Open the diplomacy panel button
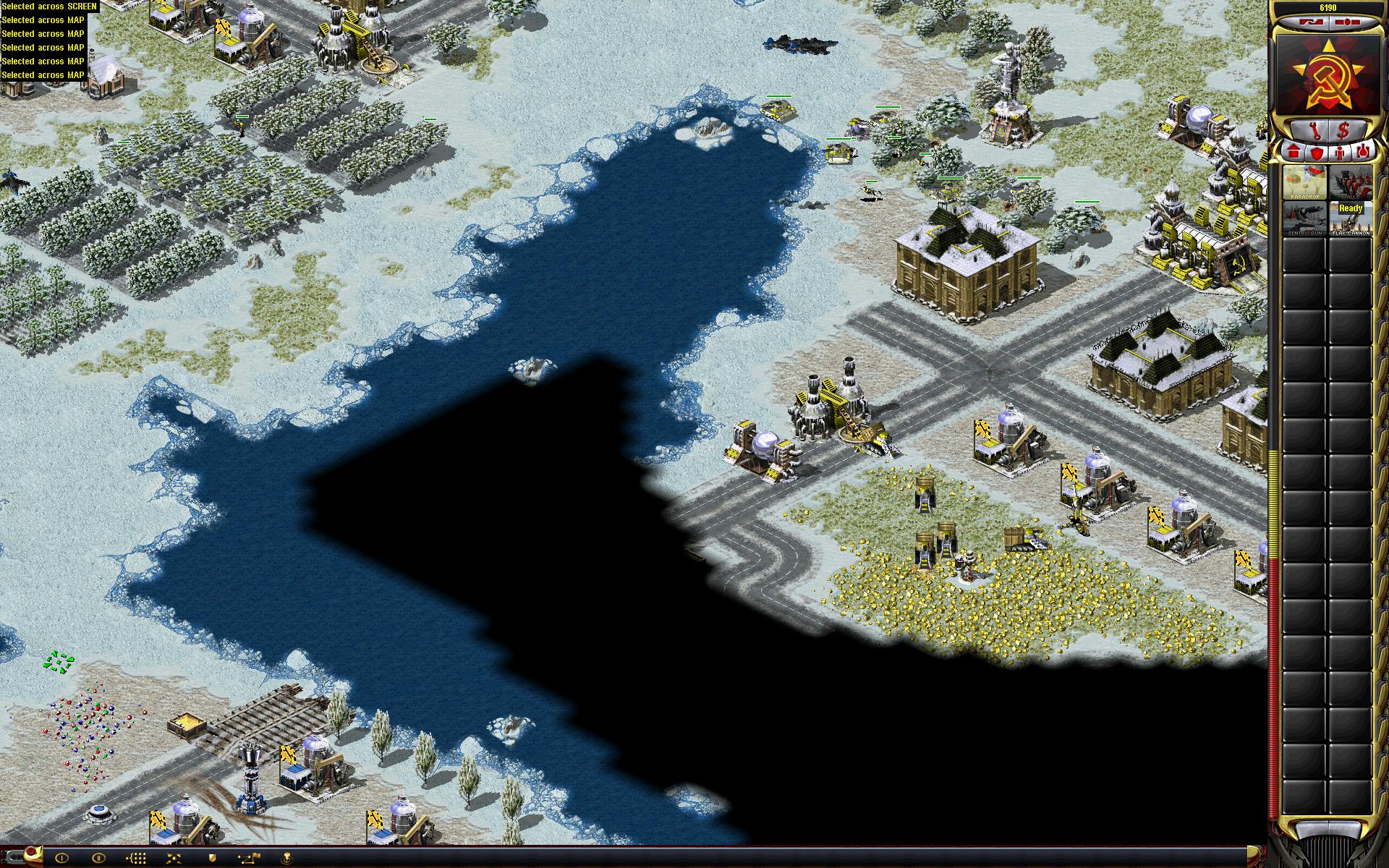The height and width of the screenshot is (868, 1389). [1309, 22]
